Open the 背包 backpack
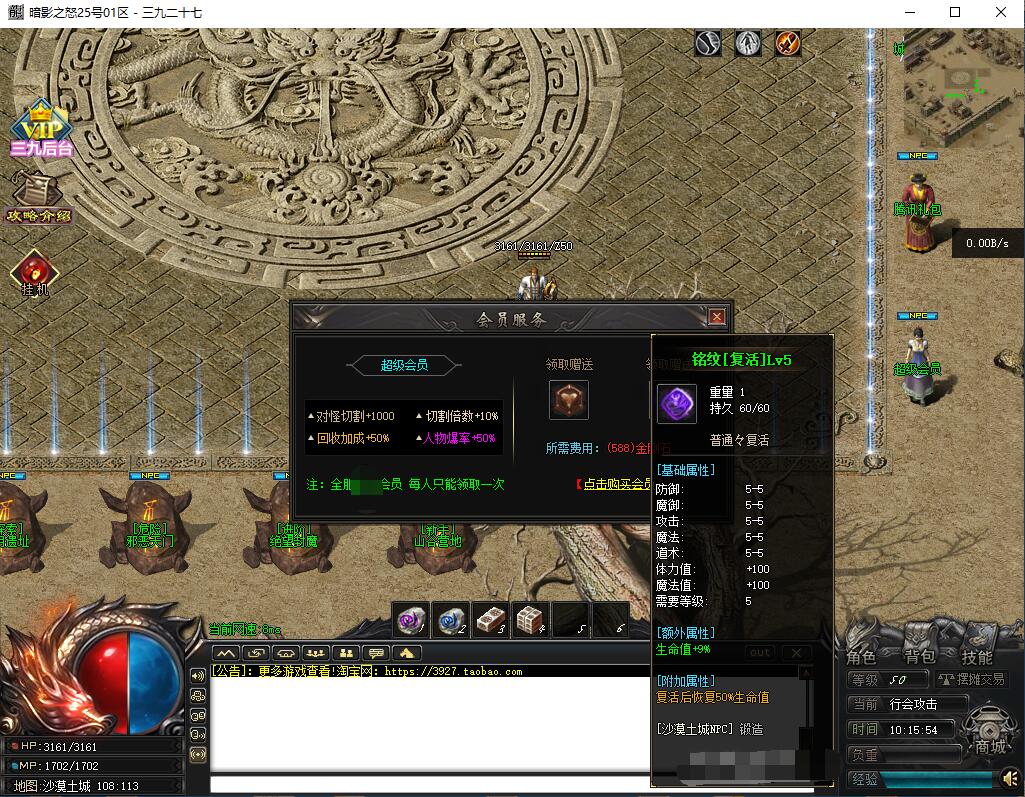1025x797 pixels. point(919,657)
